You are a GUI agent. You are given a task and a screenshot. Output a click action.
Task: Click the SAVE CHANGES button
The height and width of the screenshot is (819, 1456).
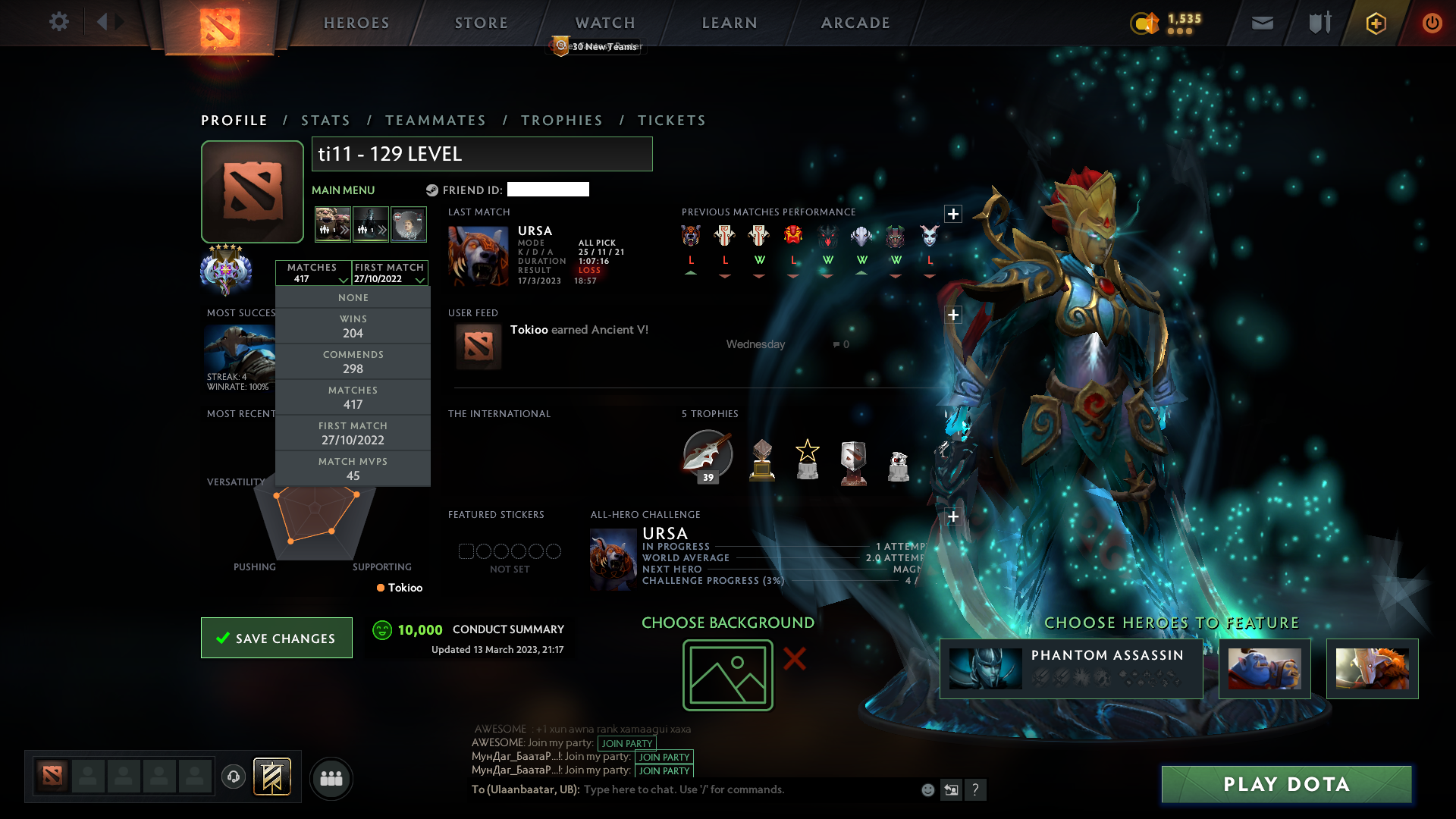[276, 638]
